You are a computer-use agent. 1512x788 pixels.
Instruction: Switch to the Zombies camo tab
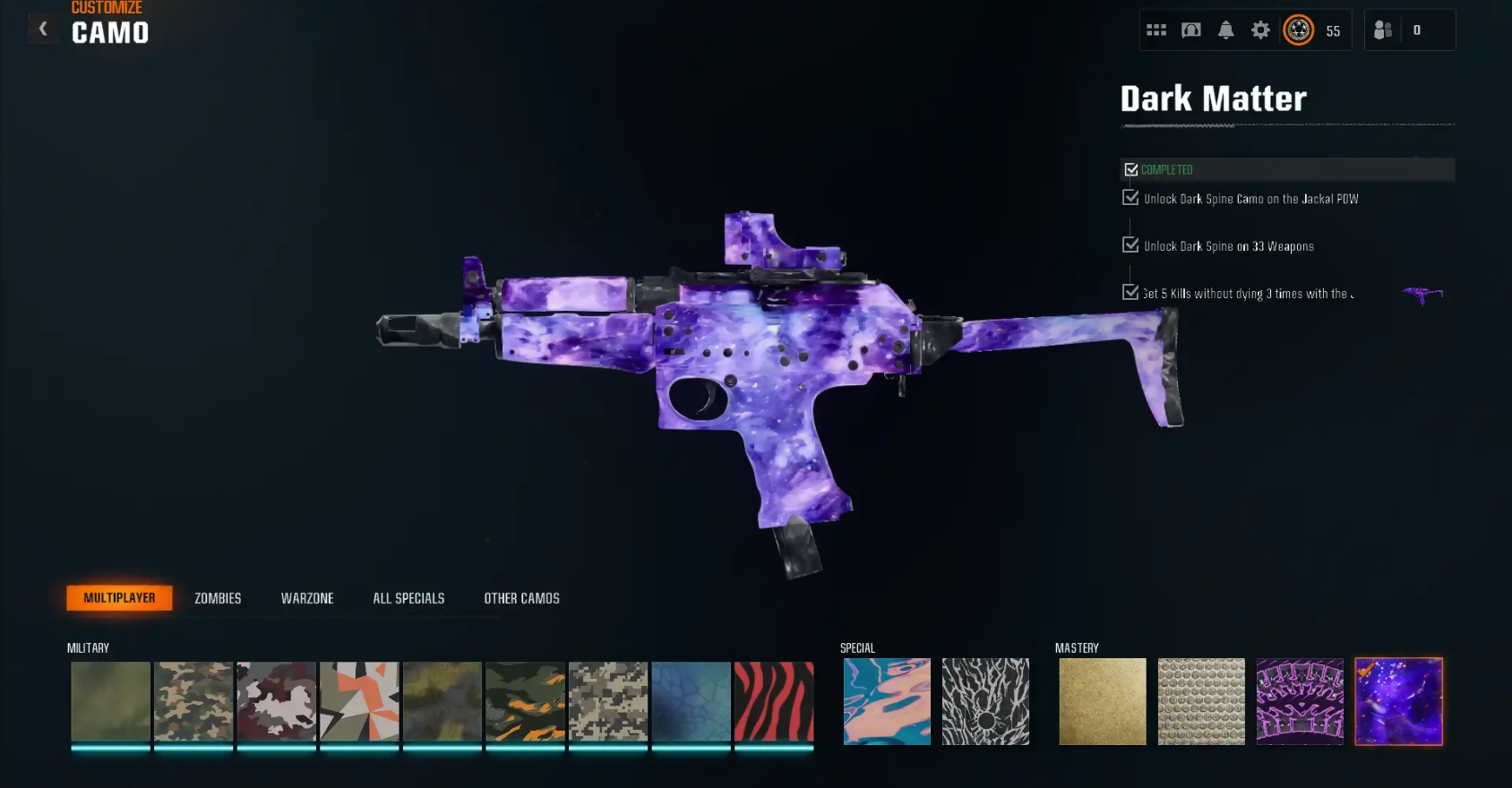[218, 598]
